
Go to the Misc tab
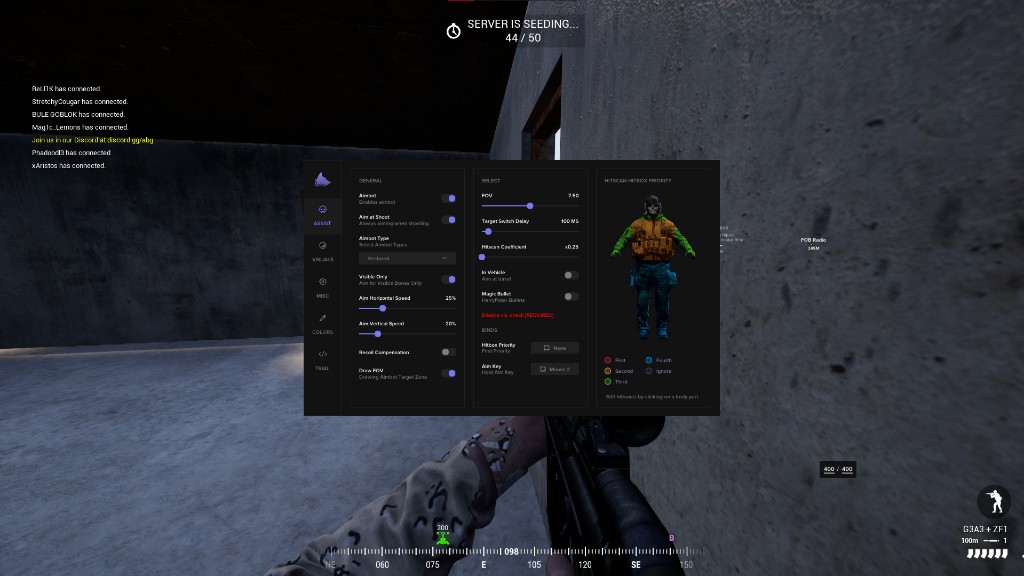point(322,286)
